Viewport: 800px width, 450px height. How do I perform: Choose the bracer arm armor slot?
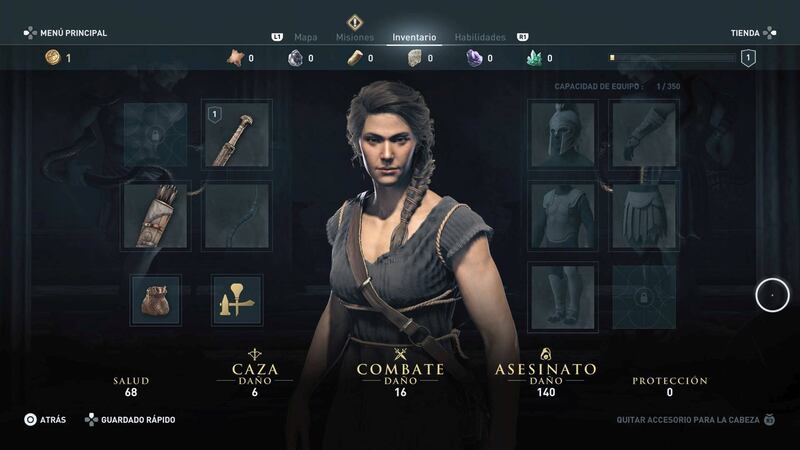point(644,134)
